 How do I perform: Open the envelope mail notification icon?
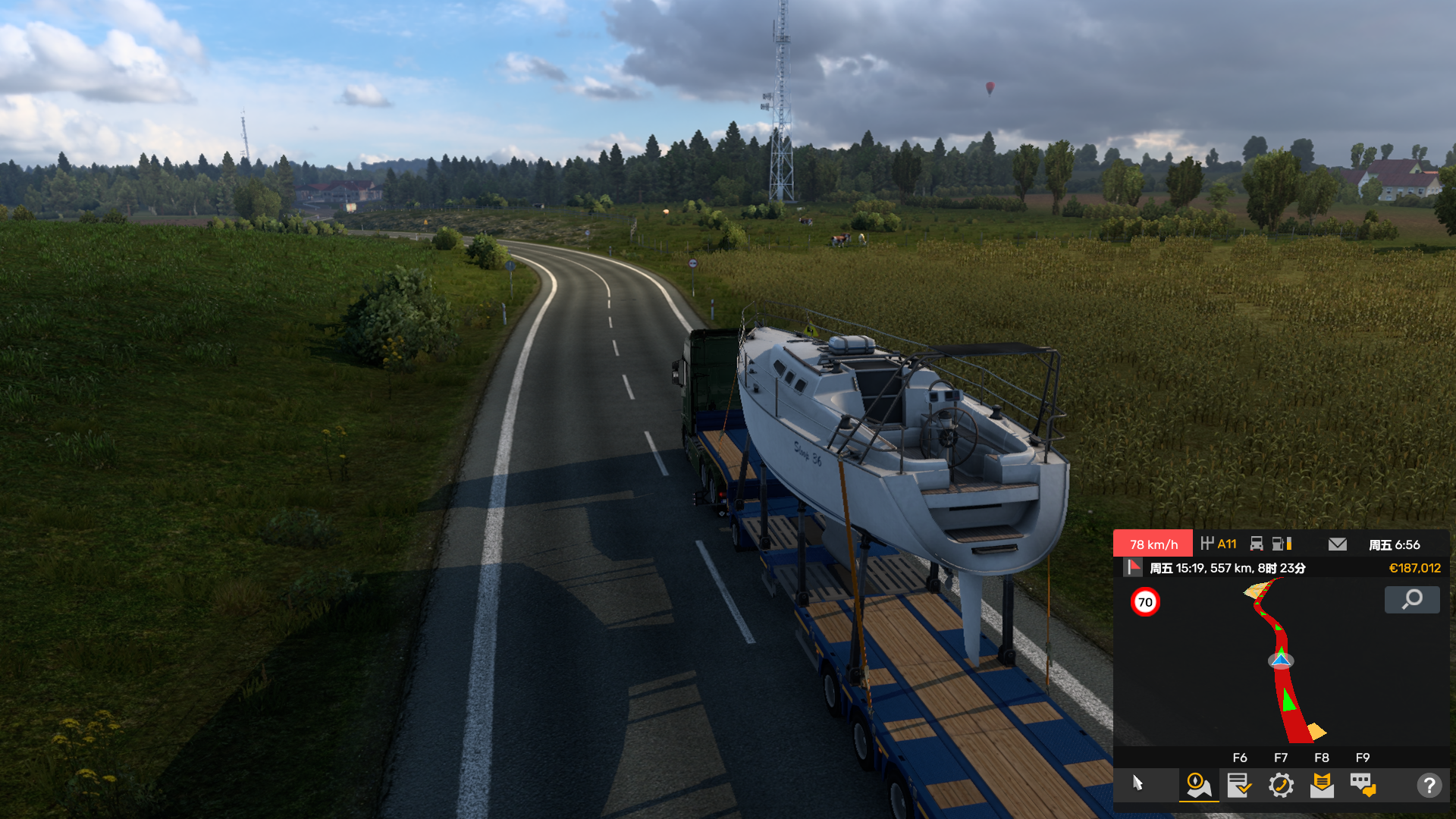pos(1338,544)
